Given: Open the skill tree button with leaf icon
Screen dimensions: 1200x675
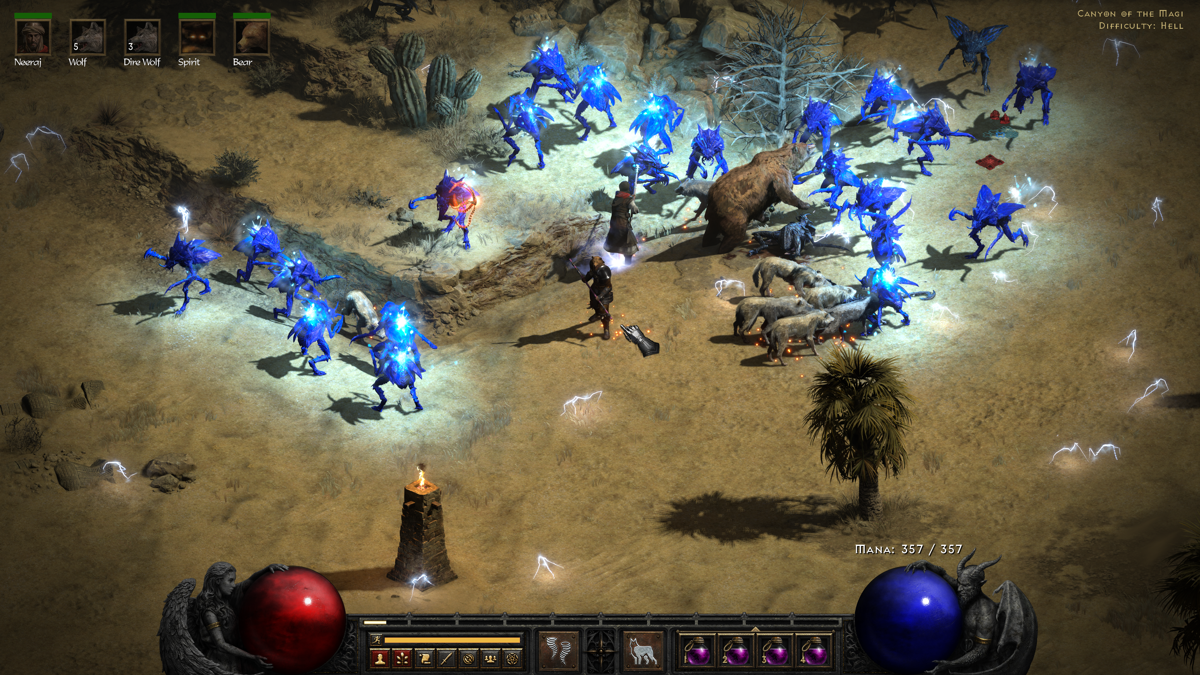Looking at the screenshot, I should [x=401, y=658].
